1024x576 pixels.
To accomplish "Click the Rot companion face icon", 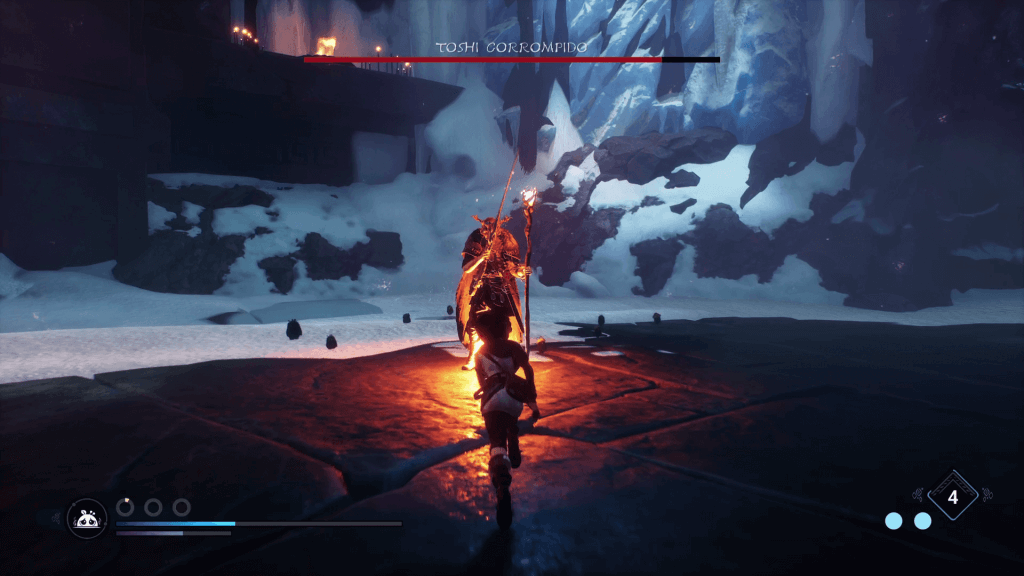I will coord(87,517).
